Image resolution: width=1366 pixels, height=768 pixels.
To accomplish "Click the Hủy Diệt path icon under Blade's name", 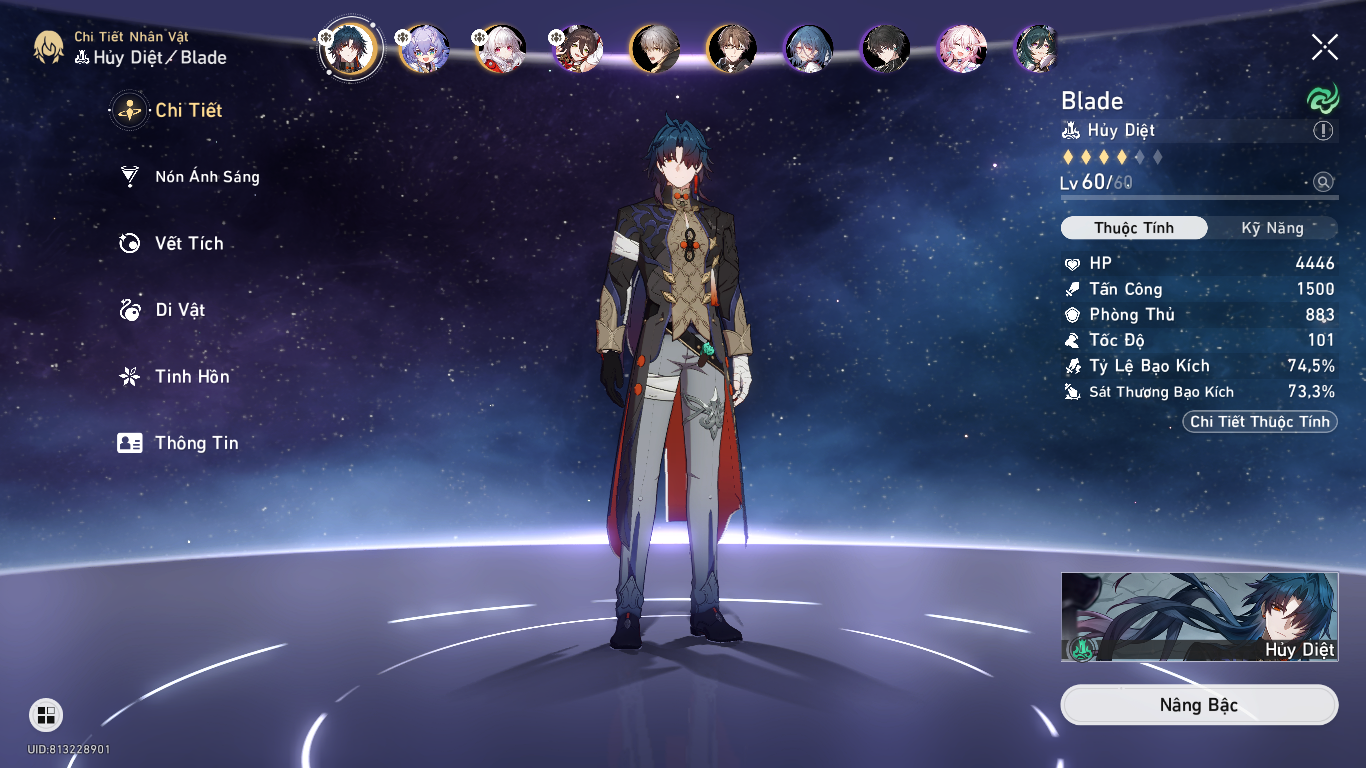I will [1071, 130].
